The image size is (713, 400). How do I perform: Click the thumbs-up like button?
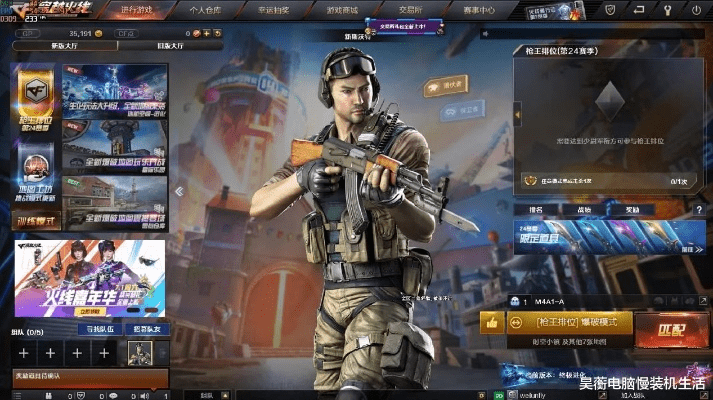tap(491, 322)
